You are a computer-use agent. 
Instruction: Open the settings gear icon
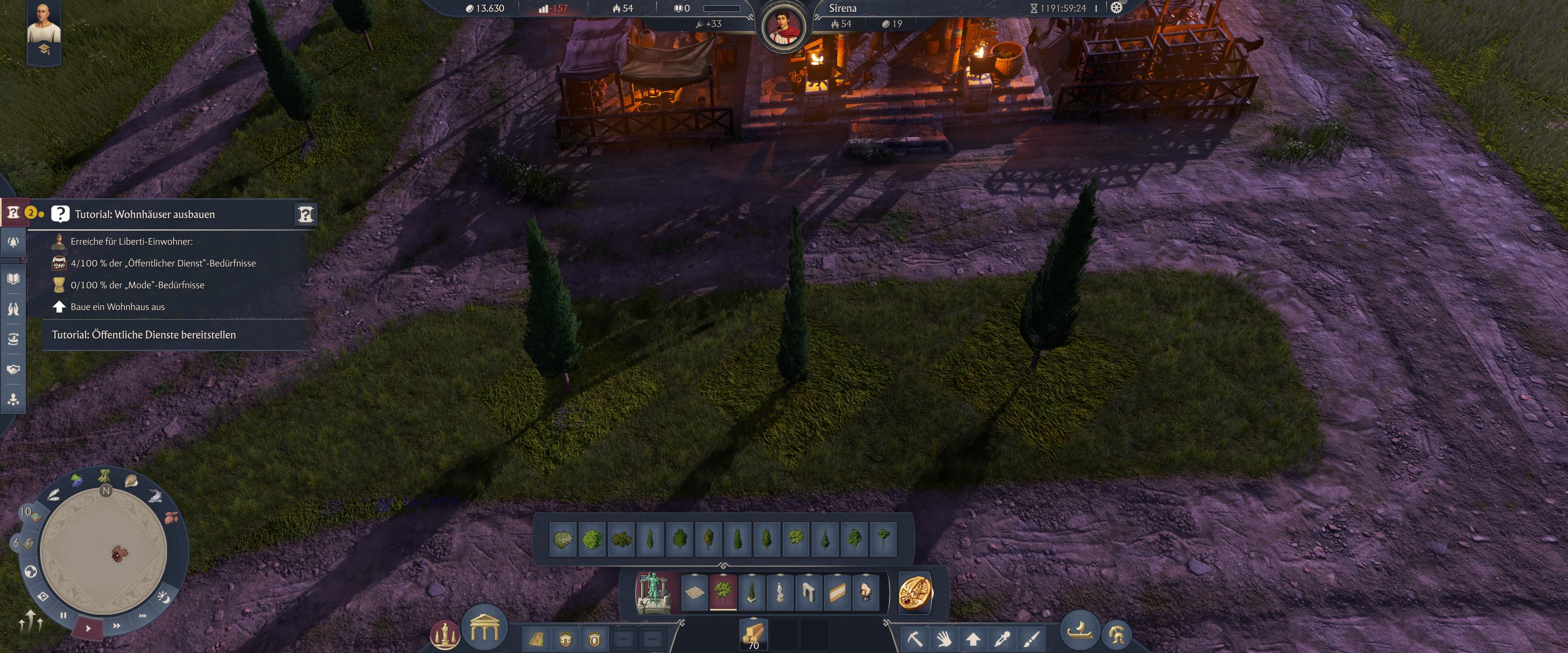(x=1116, y=8)
